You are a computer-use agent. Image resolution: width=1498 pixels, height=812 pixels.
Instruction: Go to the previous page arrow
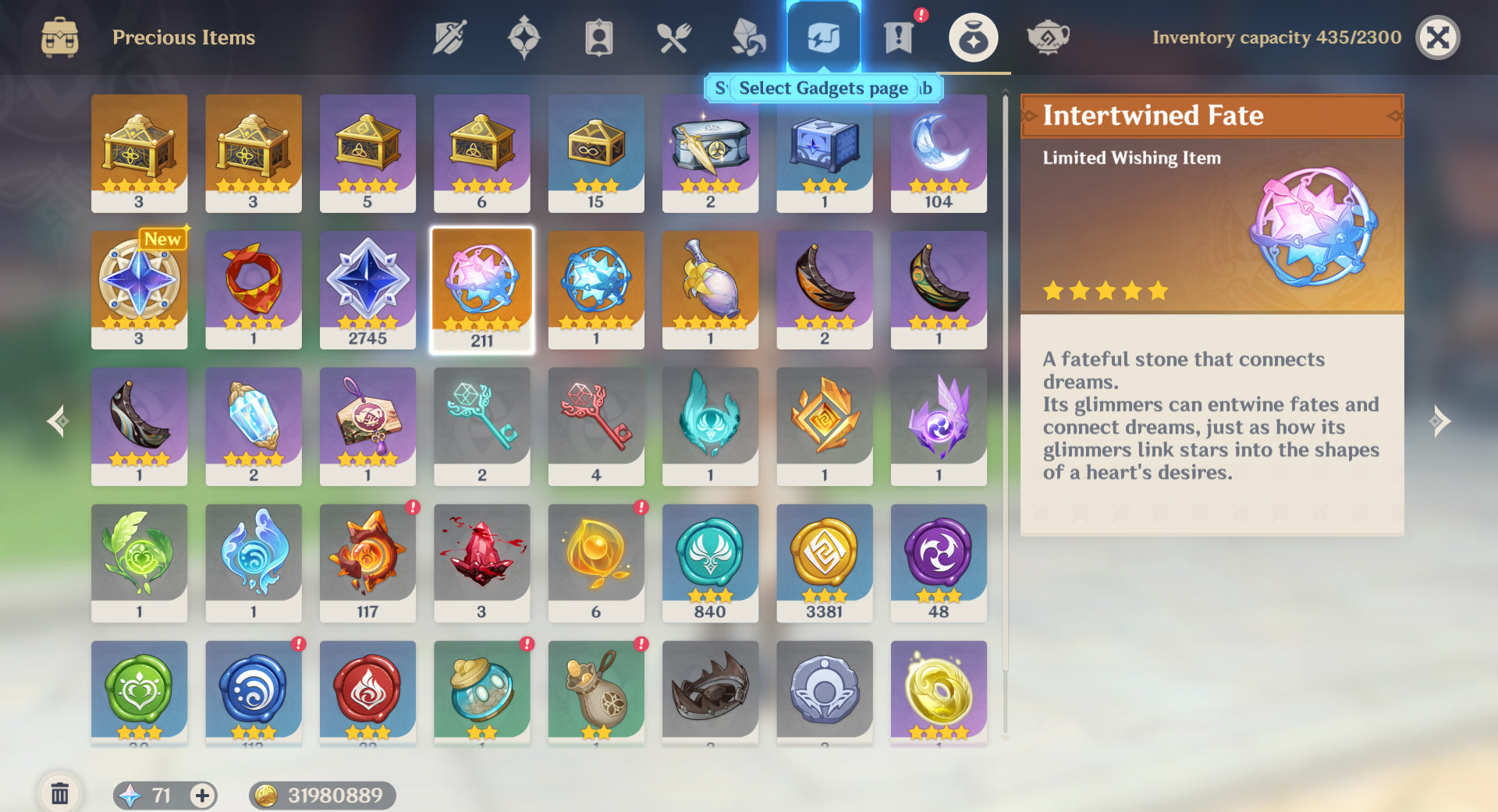[x=58, y=421]
